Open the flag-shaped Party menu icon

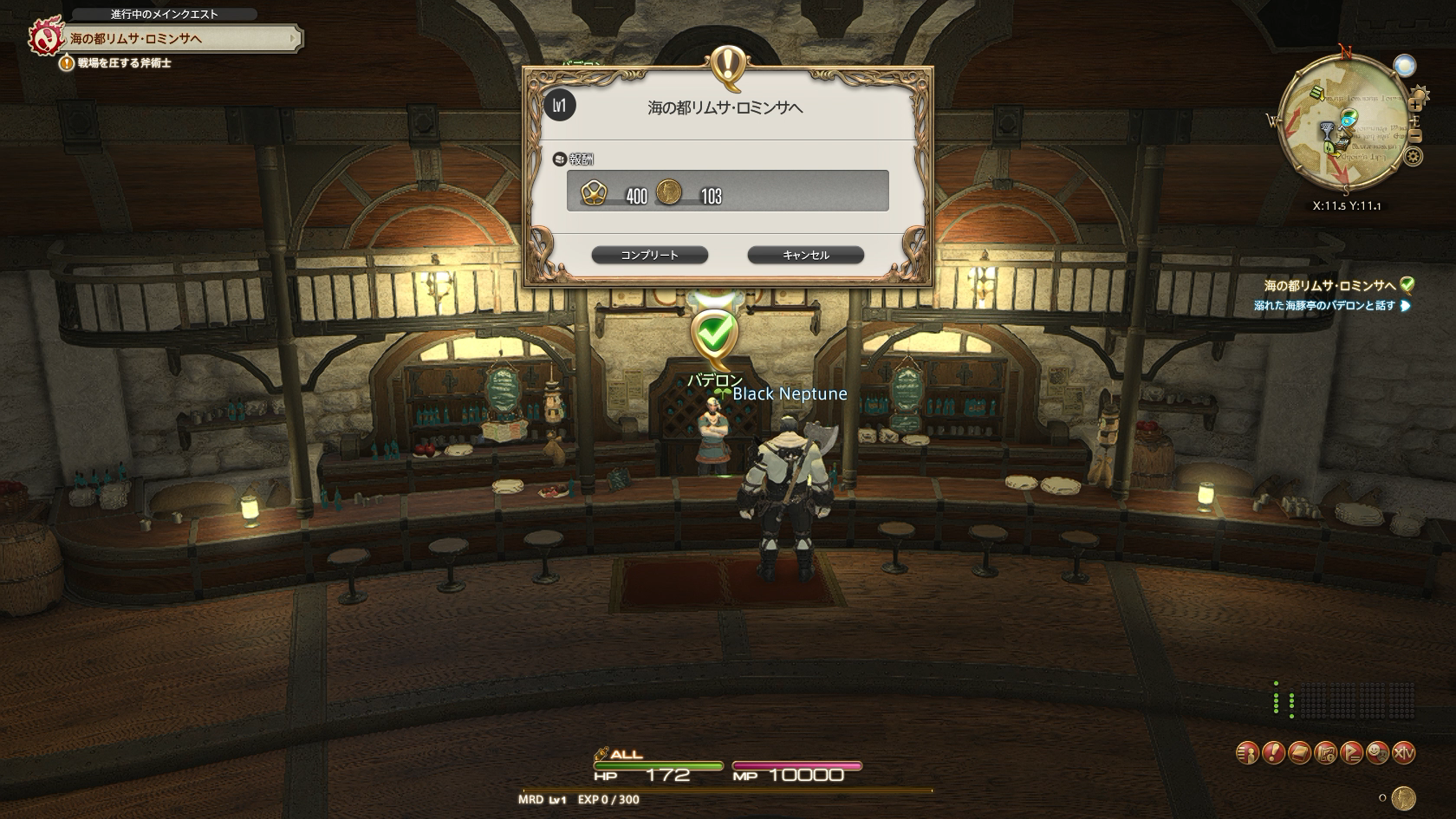1351,752
